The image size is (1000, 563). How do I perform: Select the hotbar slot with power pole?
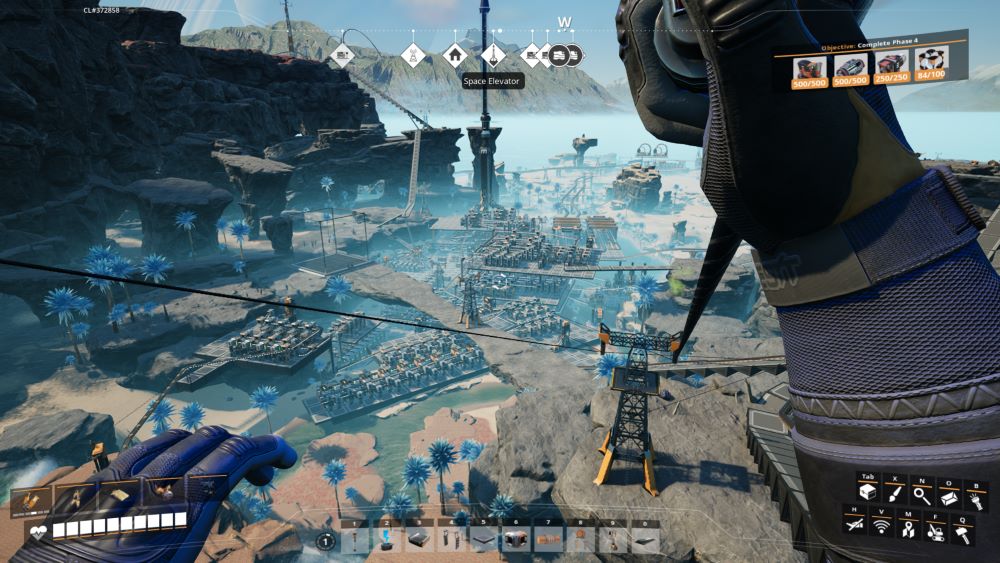356,540
